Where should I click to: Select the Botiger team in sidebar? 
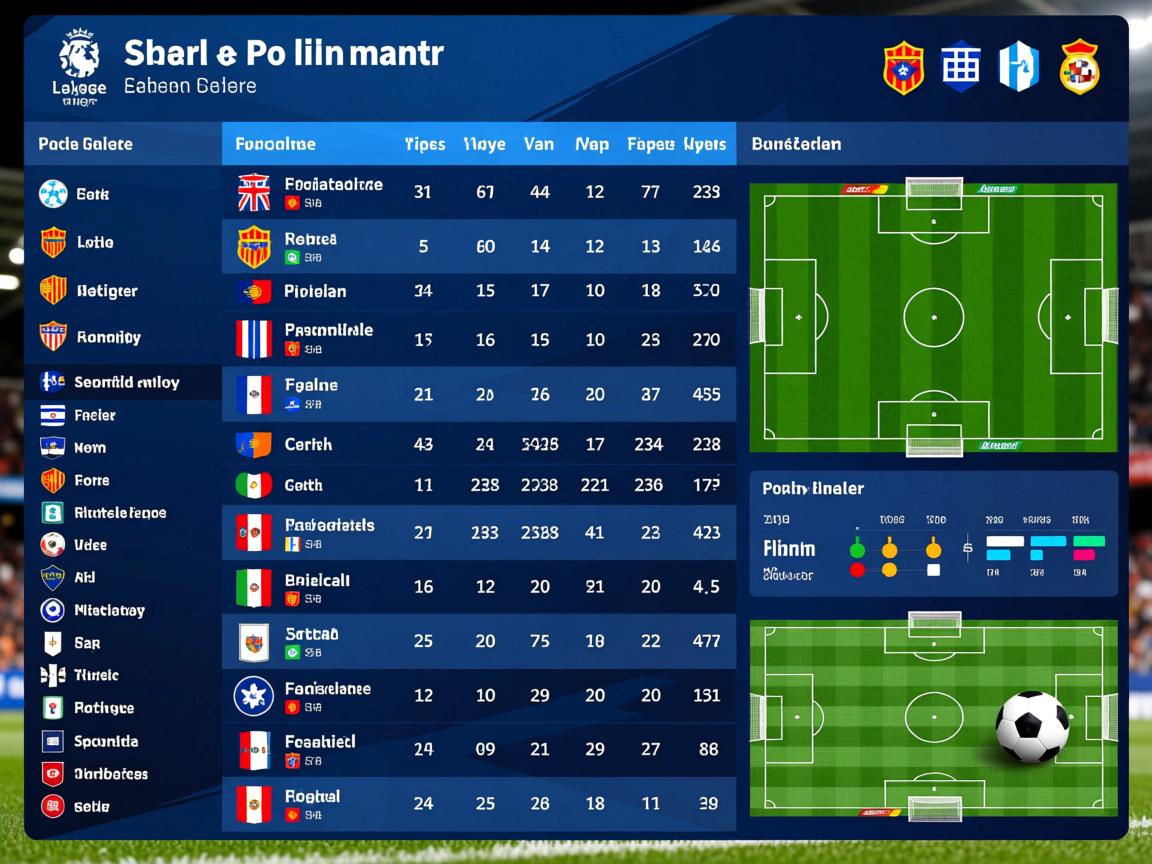click(106, 291)
